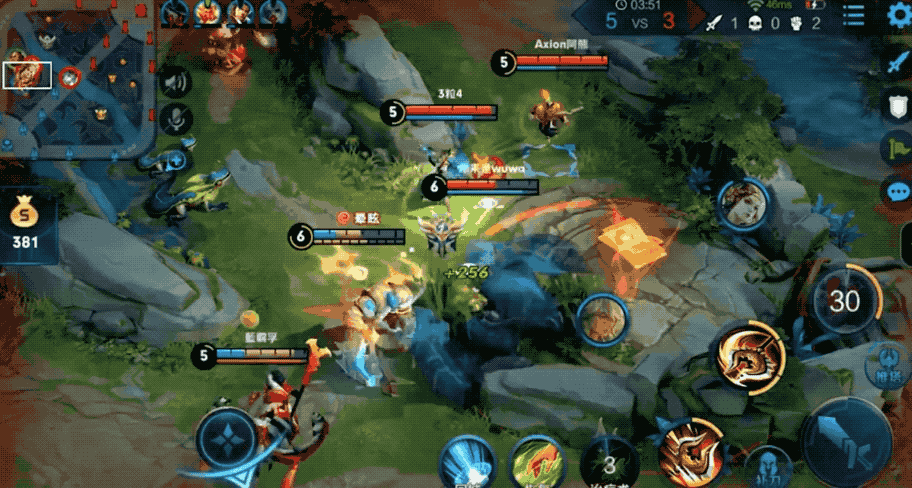Toggle the microphone voice button
Screen dimensions: 912x488
[x=176, y=119]
